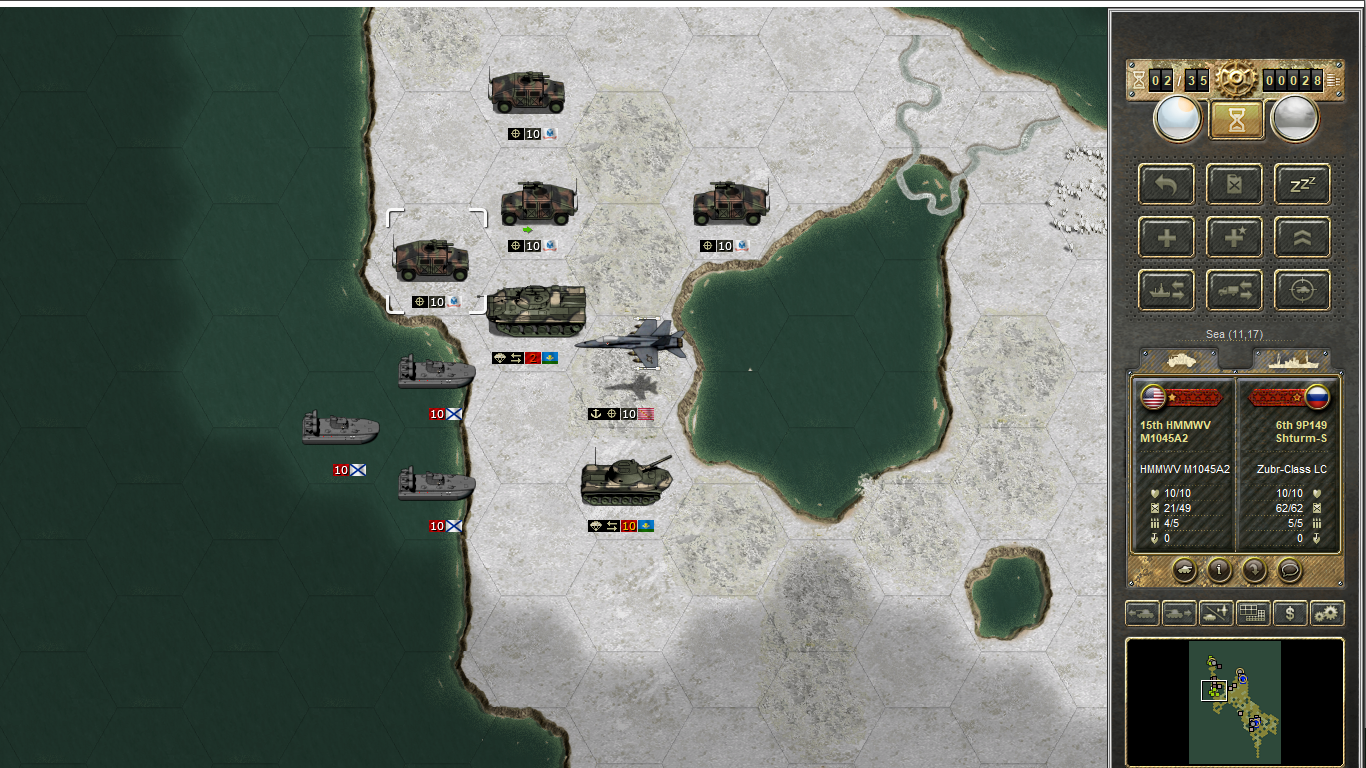Click the plain plus reinforcement button
The height and width of the screenshot is (768, 1366).
pyautogui.click(x=1166, y=237)
